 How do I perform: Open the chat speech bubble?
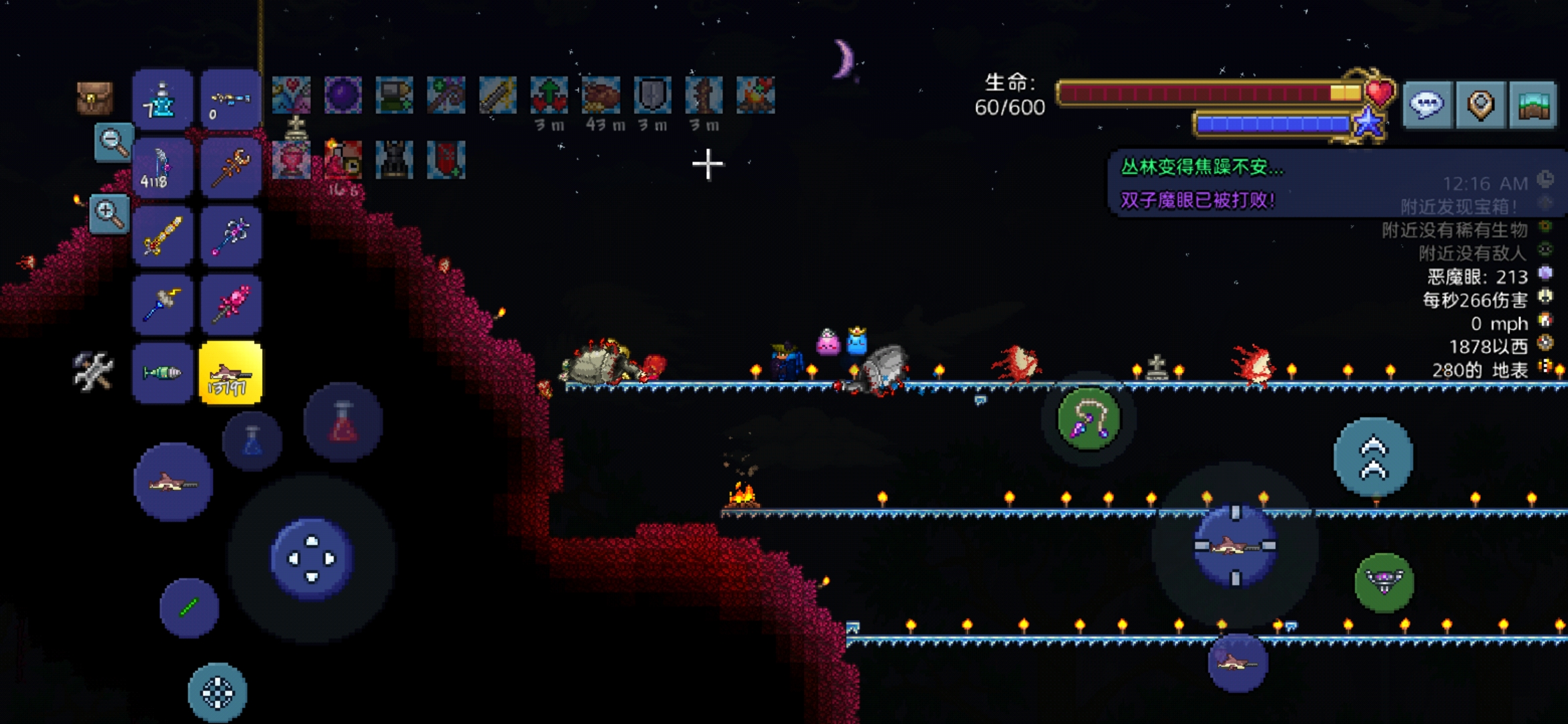(x=1427, y=105)
